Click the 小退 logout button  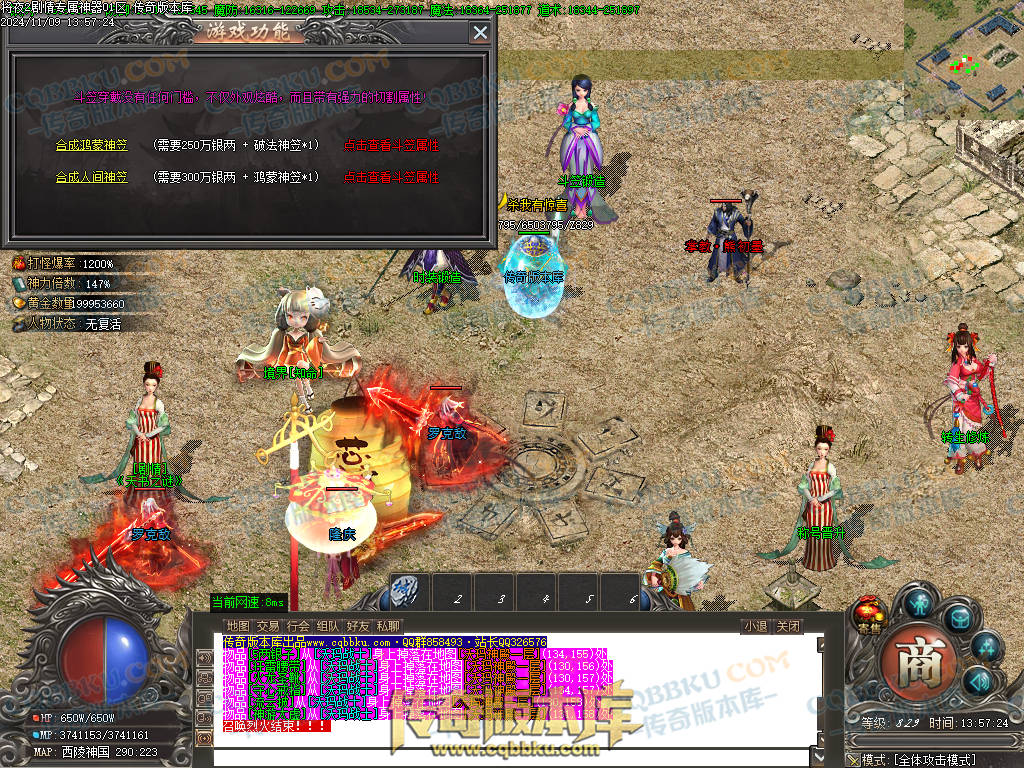click(755, 626)
